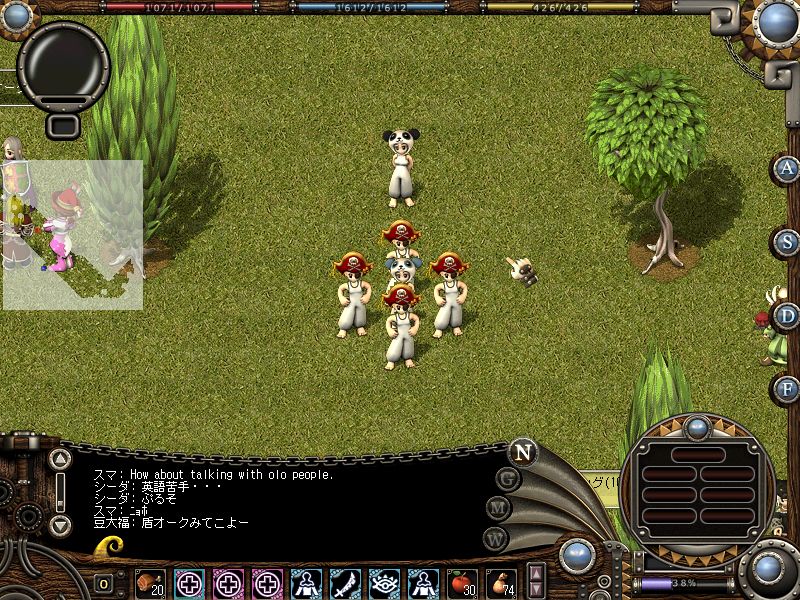Open the S side panel button
The width and height of the screenshot is (800, 600).
pyautogui.click(x=788, y=242)
